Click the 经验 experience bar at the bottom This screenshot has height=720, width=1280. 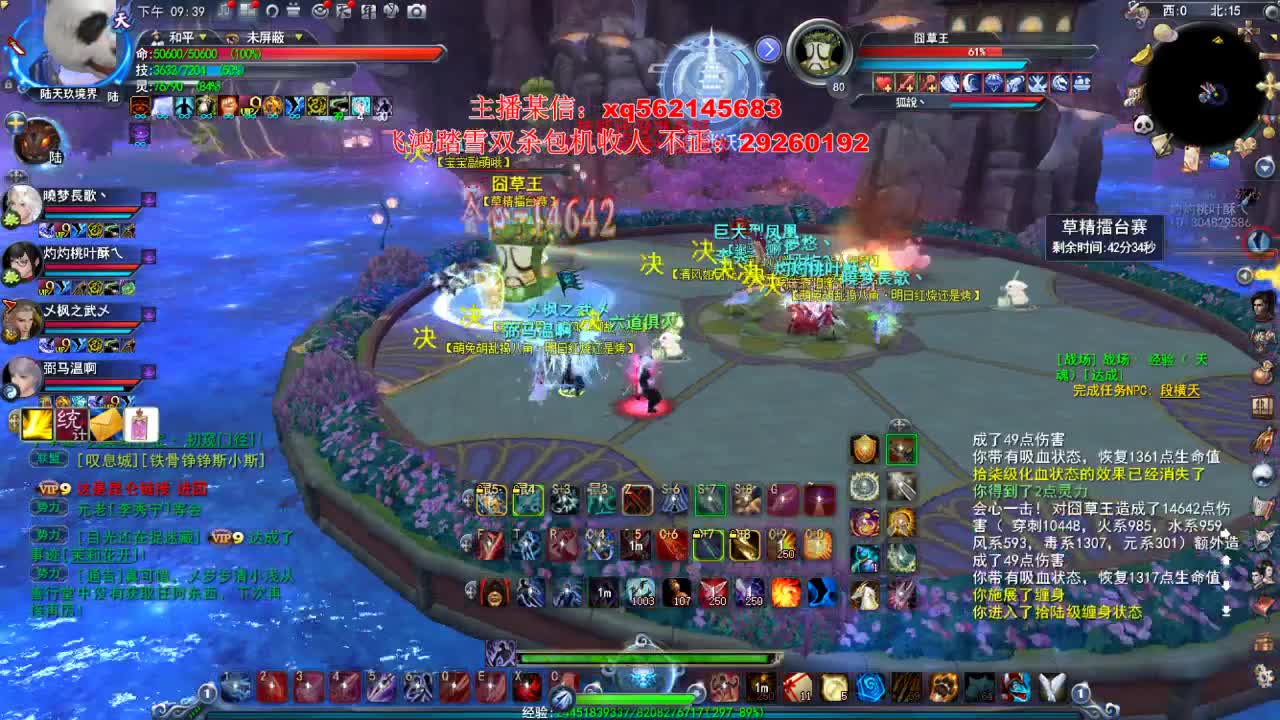640,708
